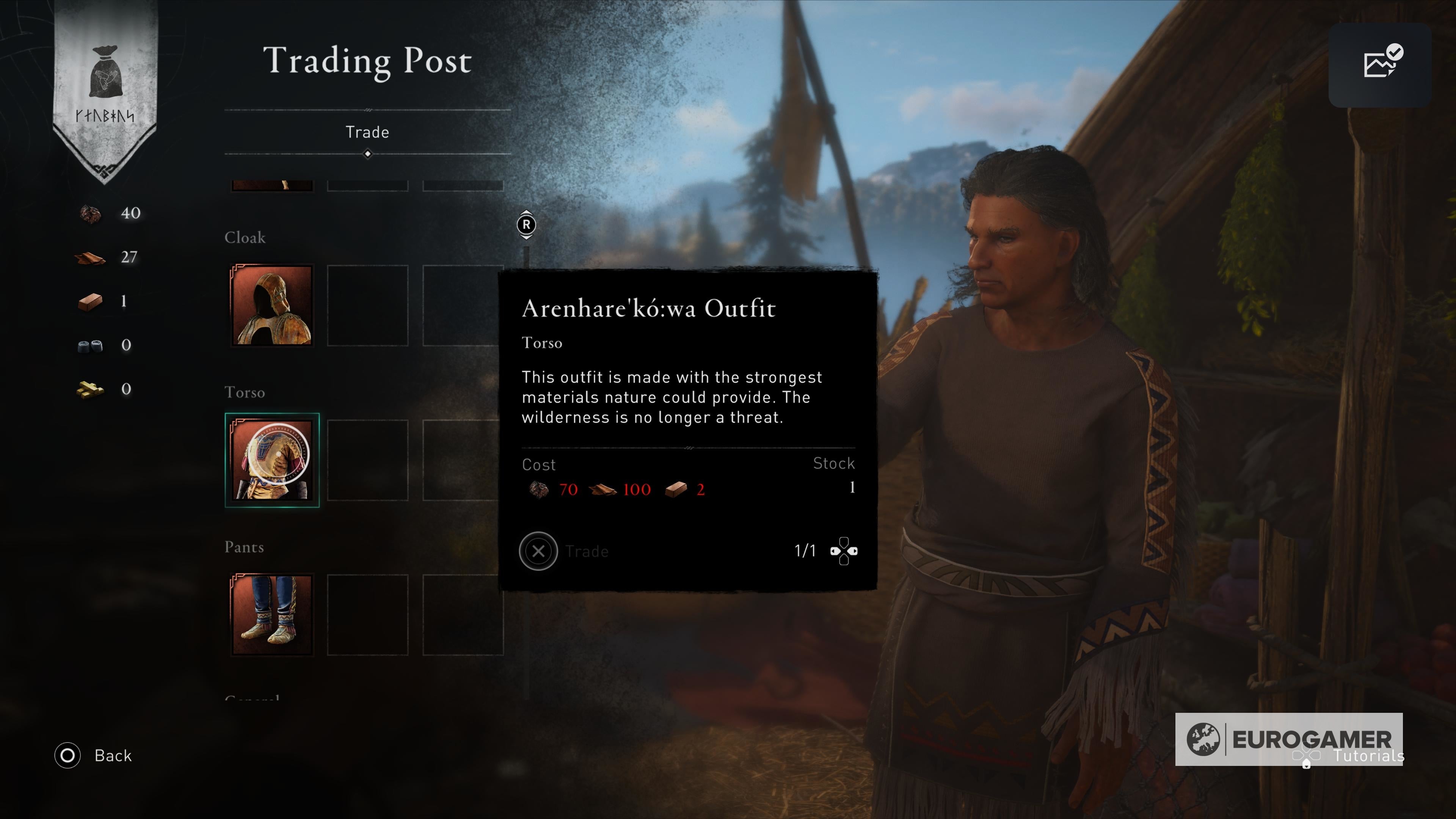Switch to the Trade tab
1456x819 pixels.
pos(367,132)
